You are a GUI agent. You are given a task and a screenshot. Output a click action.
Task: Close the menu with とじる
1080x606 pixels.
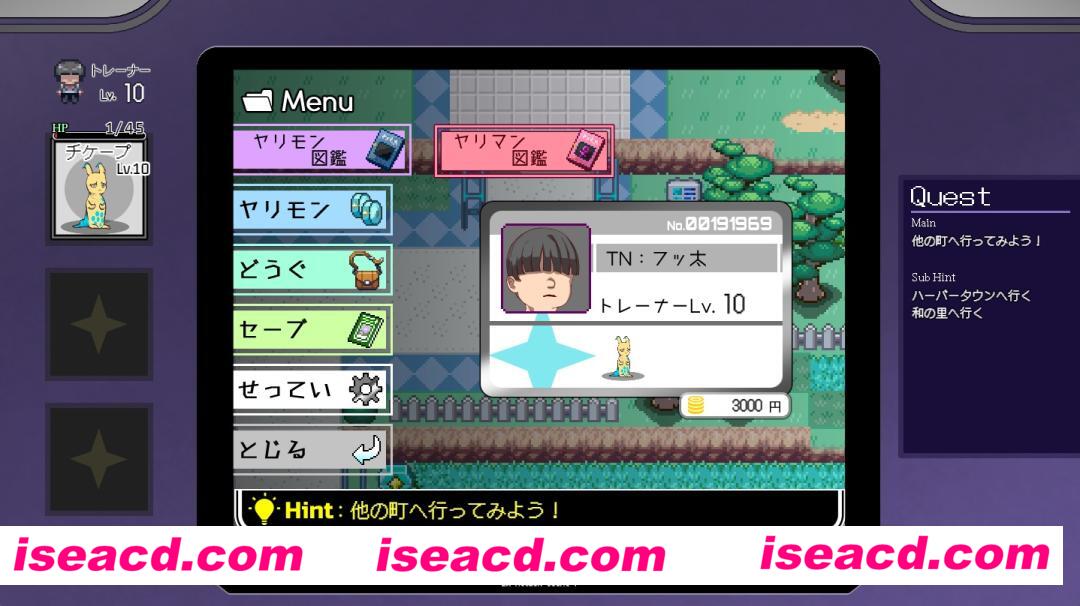click(x=311, y=449)
